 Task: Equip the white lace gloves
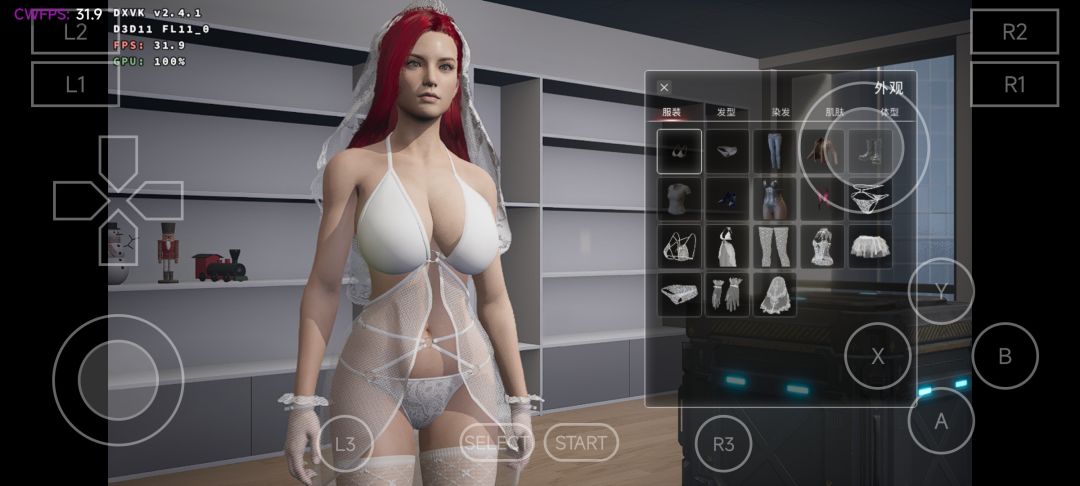(x=727, y=294)
